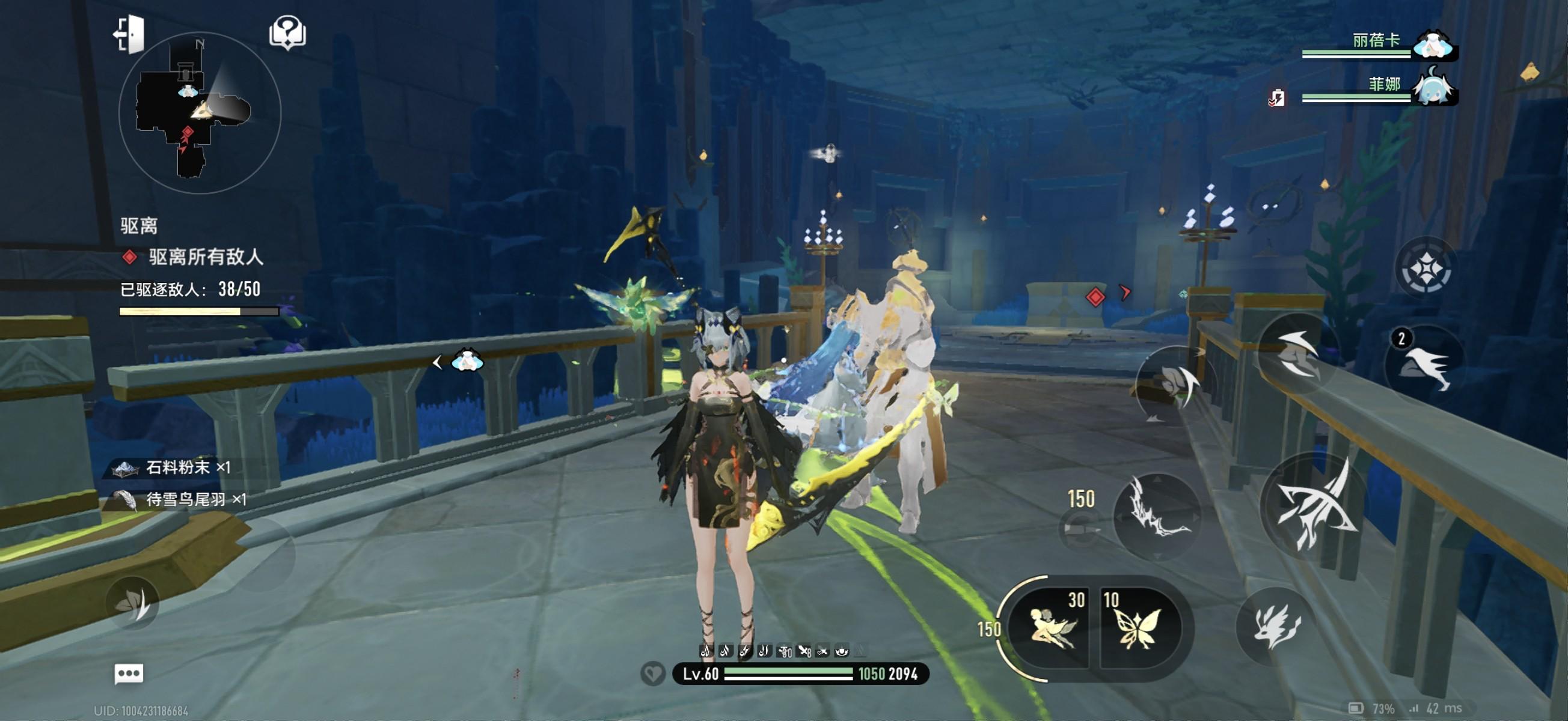The width and height of the screenshot is (1568, 721).
Task: Select the 驱离所有敌人 objective tracker
Action: pos(206,257)
